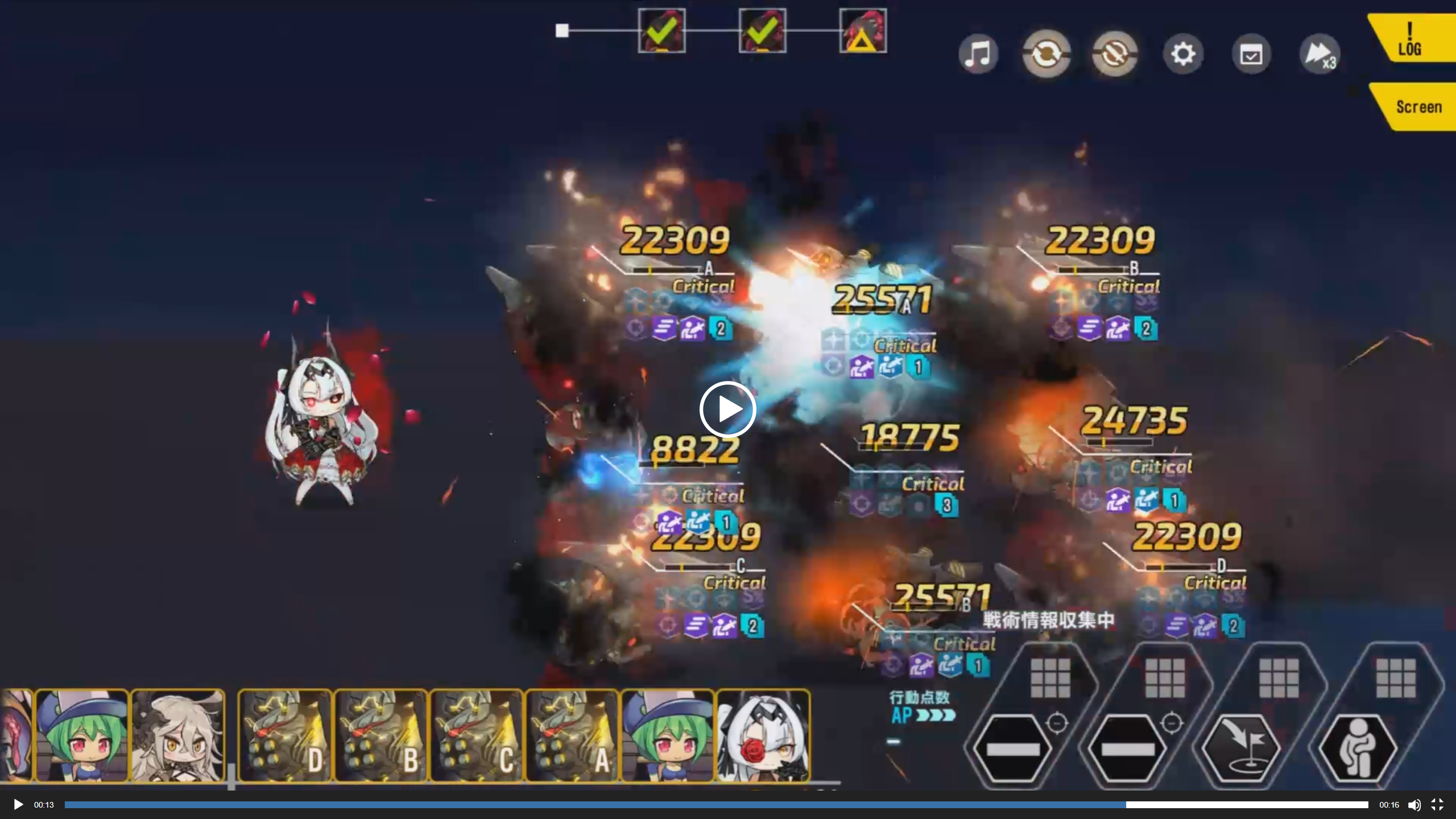Play the video from the center overlay

tap(727, 409)
